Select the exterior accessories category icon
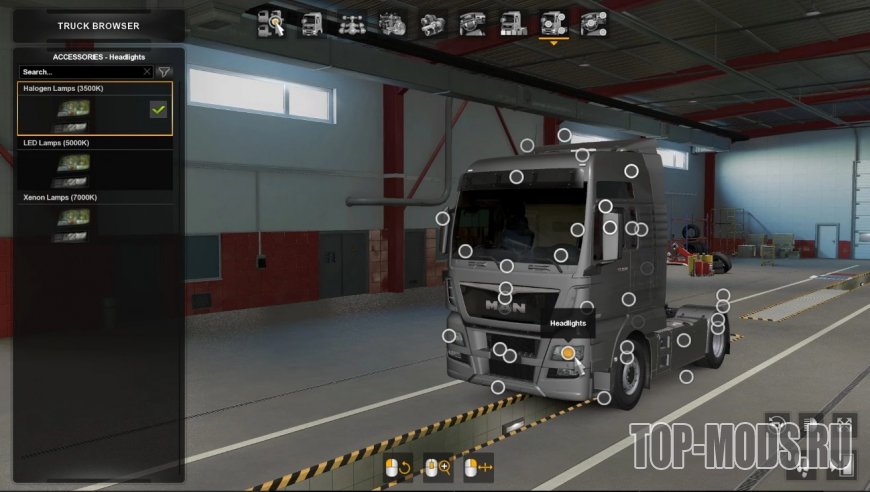 tap(553, 24)
